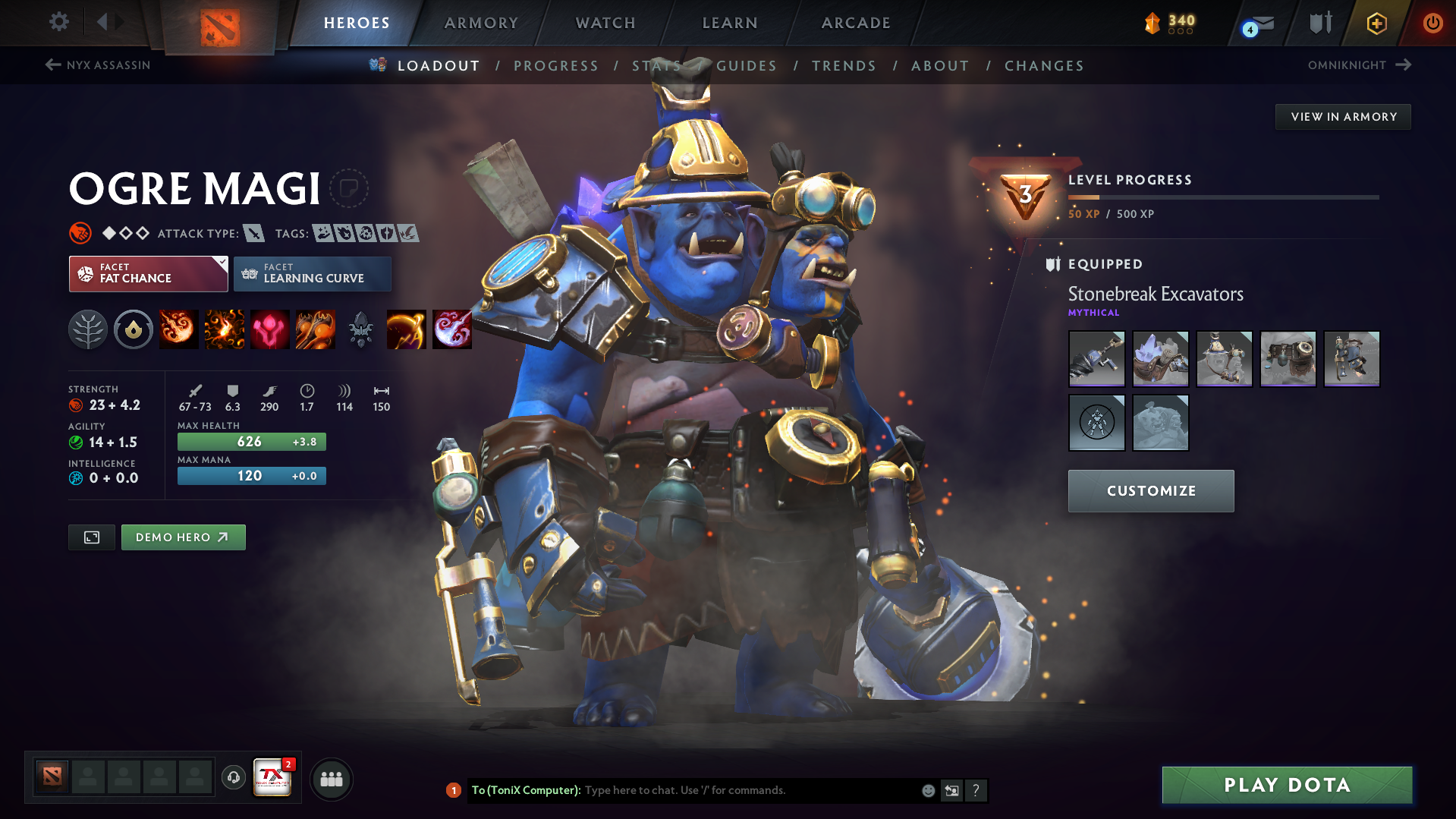Image resolution: width=1456 pixels, height=819 pixels.
Task: Click the Demo Hero button
Action: coord(183,537)
